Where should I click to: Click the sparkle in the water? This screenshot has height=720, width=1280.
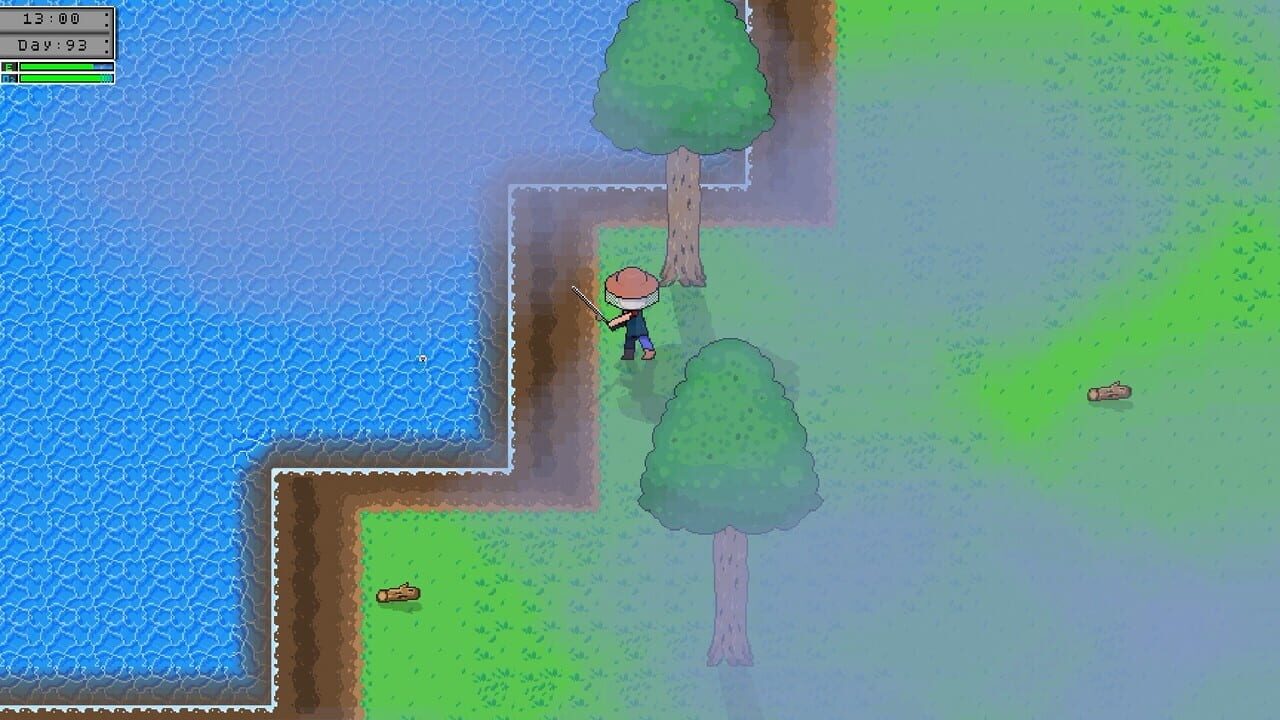pos(421,359)
